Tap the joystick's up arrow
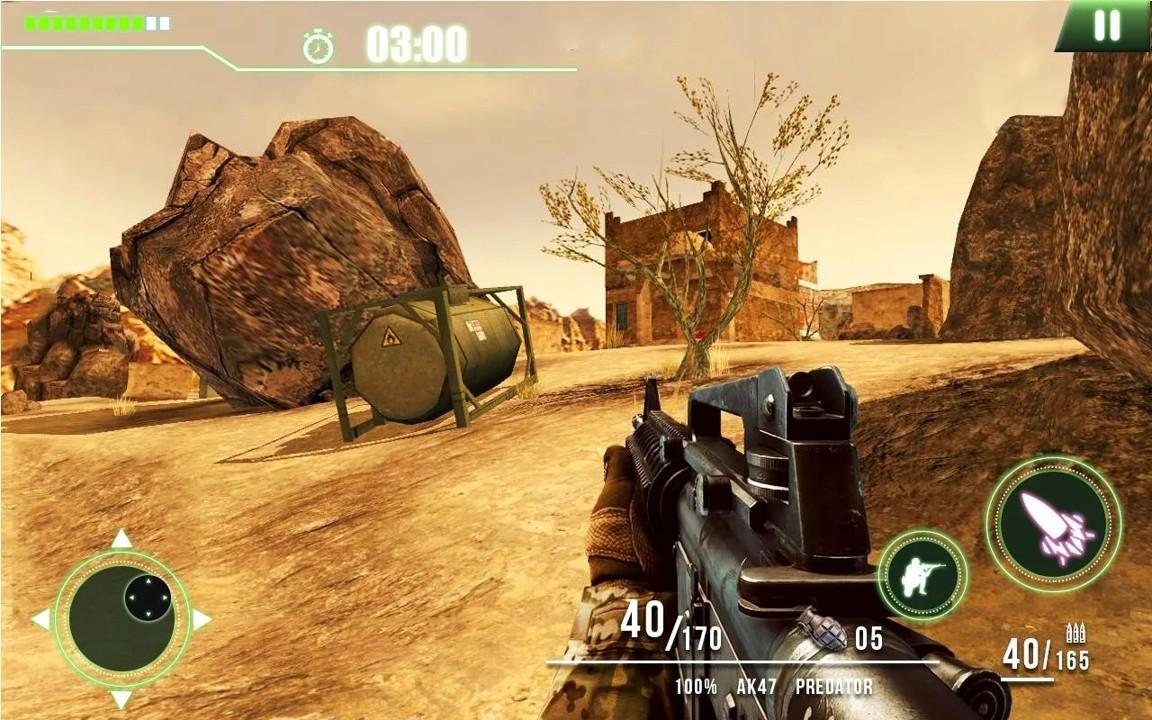Viewport: 1152px width, 720px height. point(122,540)
